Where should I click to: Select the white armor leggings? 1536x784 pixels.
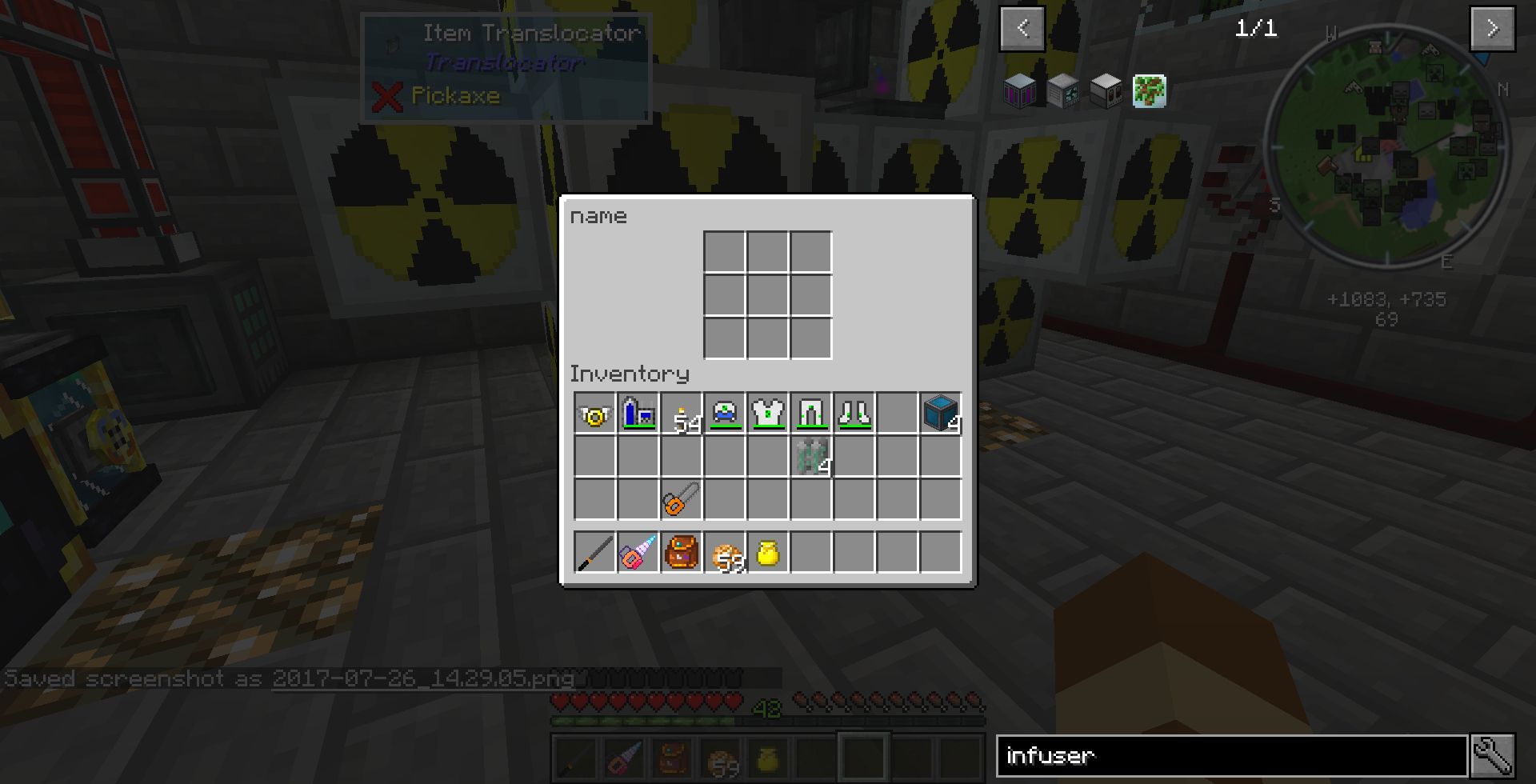[x=811, y=414]
